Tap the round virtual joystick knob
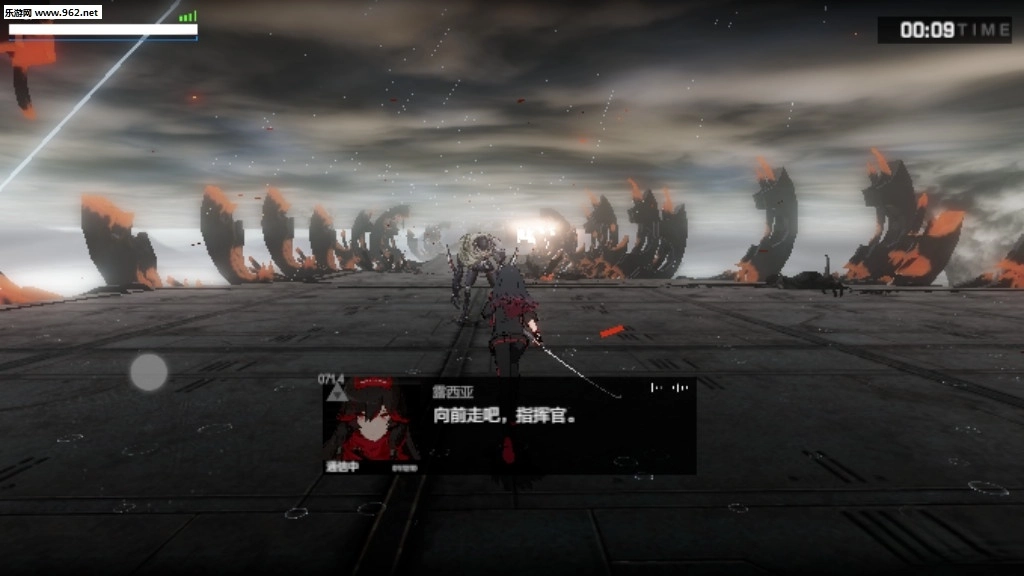The image size is (1024, 576). click(x=149, y=372)
